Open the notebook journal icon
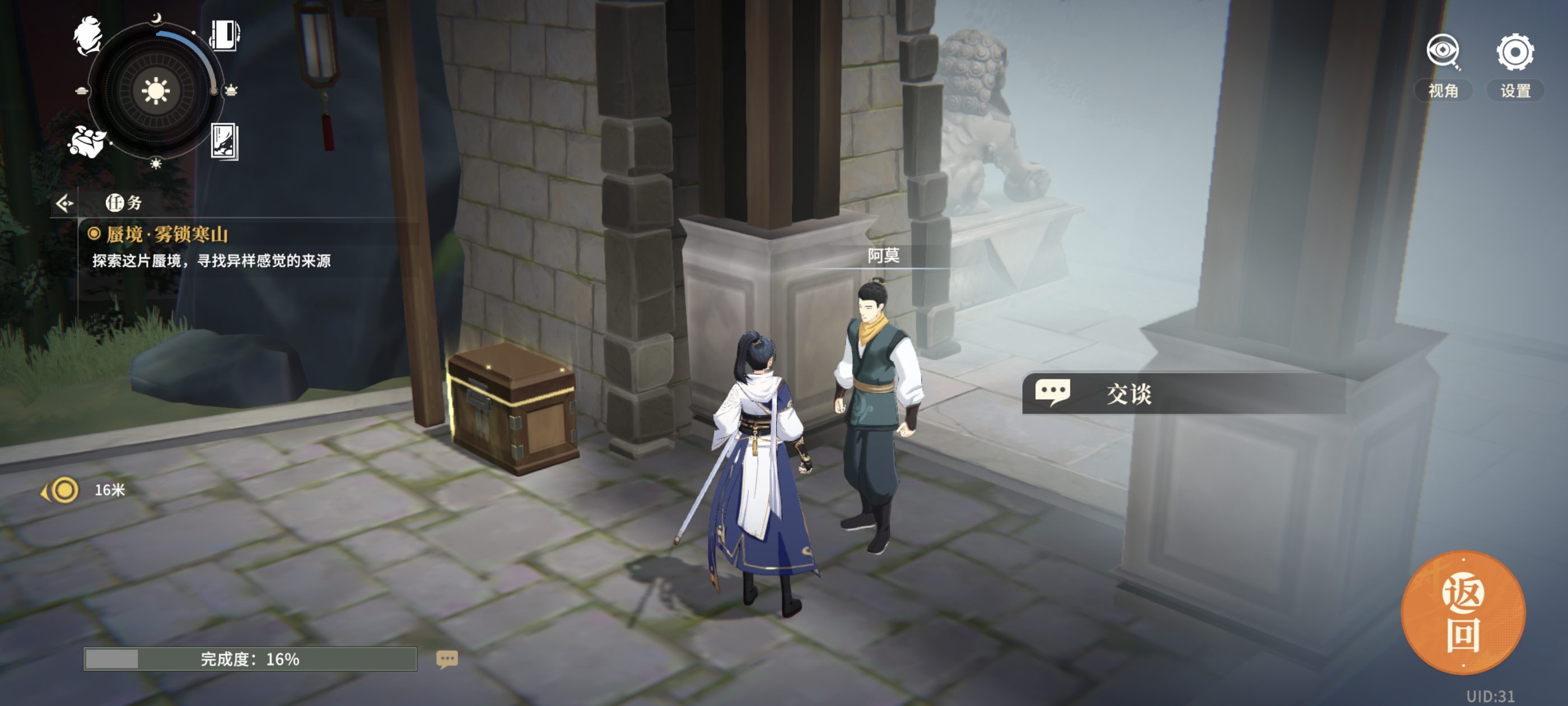The width and height of the screenshot is (1568, 706). tap(224, 35)
